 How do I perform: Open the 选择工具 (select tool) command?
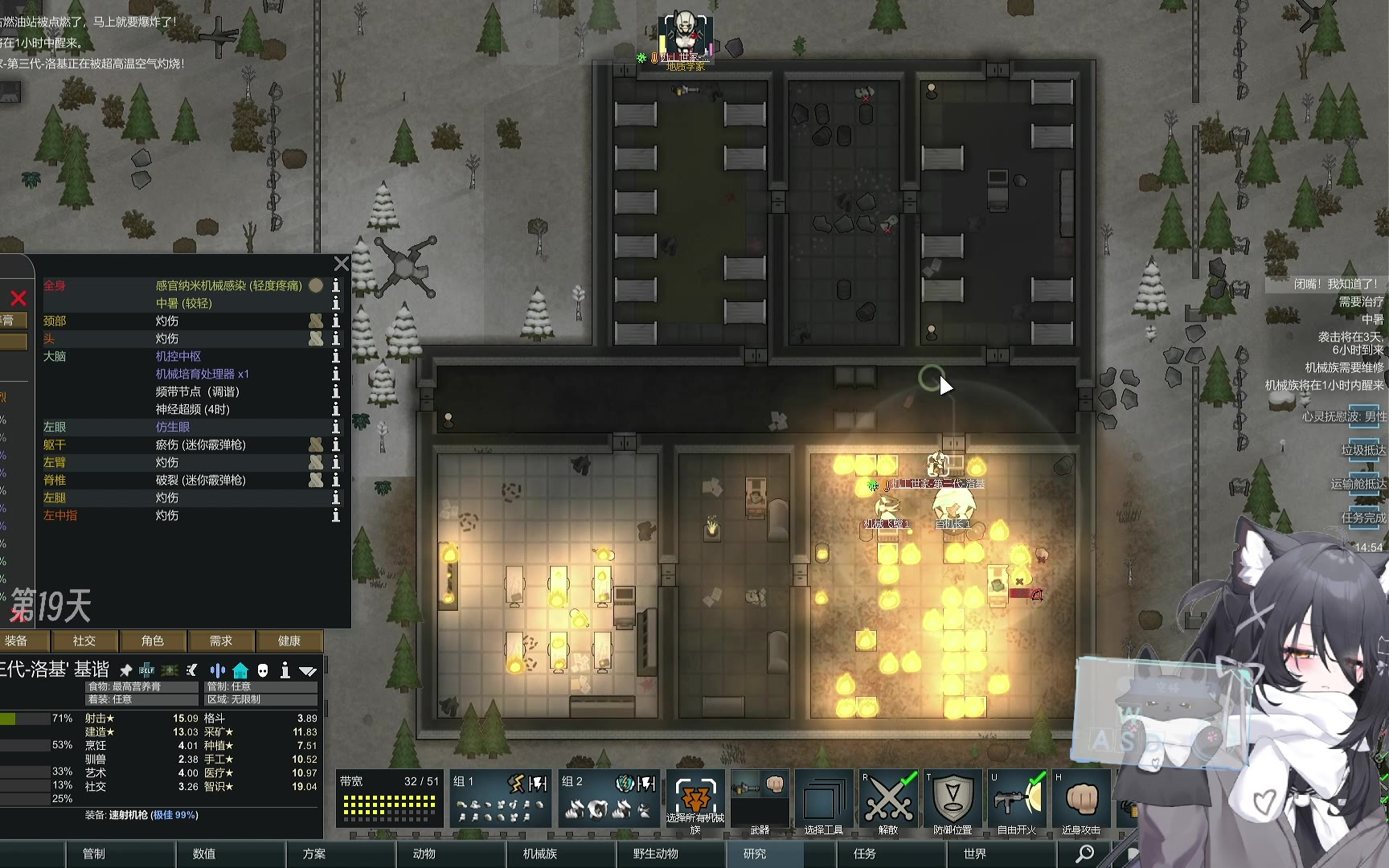(824, 800)
